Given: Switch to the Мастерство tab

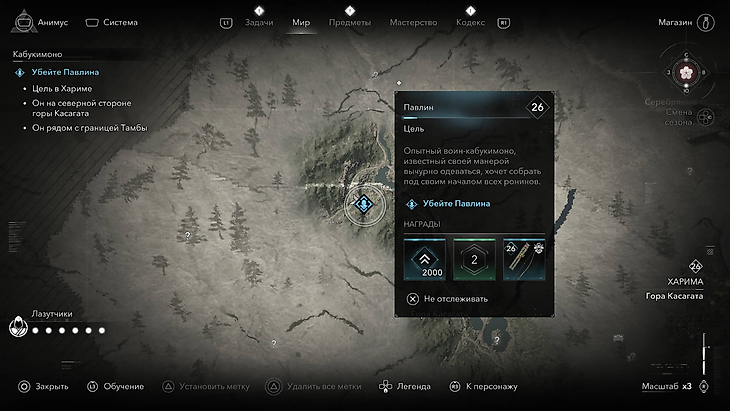Looking at the screenshot, I should tap(414, 22).
